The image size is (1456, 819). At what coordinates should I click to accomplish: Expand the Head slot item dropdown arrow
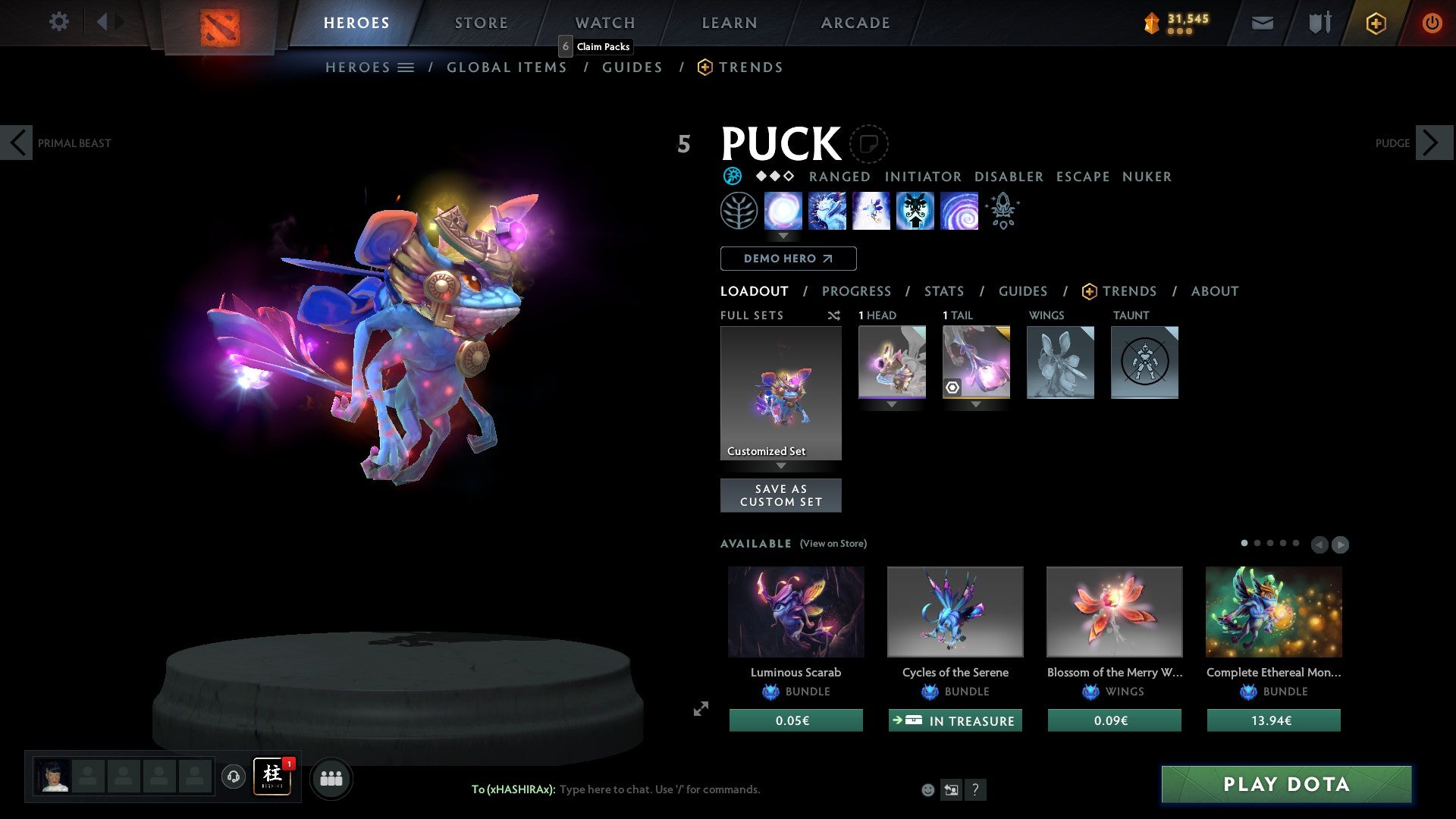click(x=892, y=404)
